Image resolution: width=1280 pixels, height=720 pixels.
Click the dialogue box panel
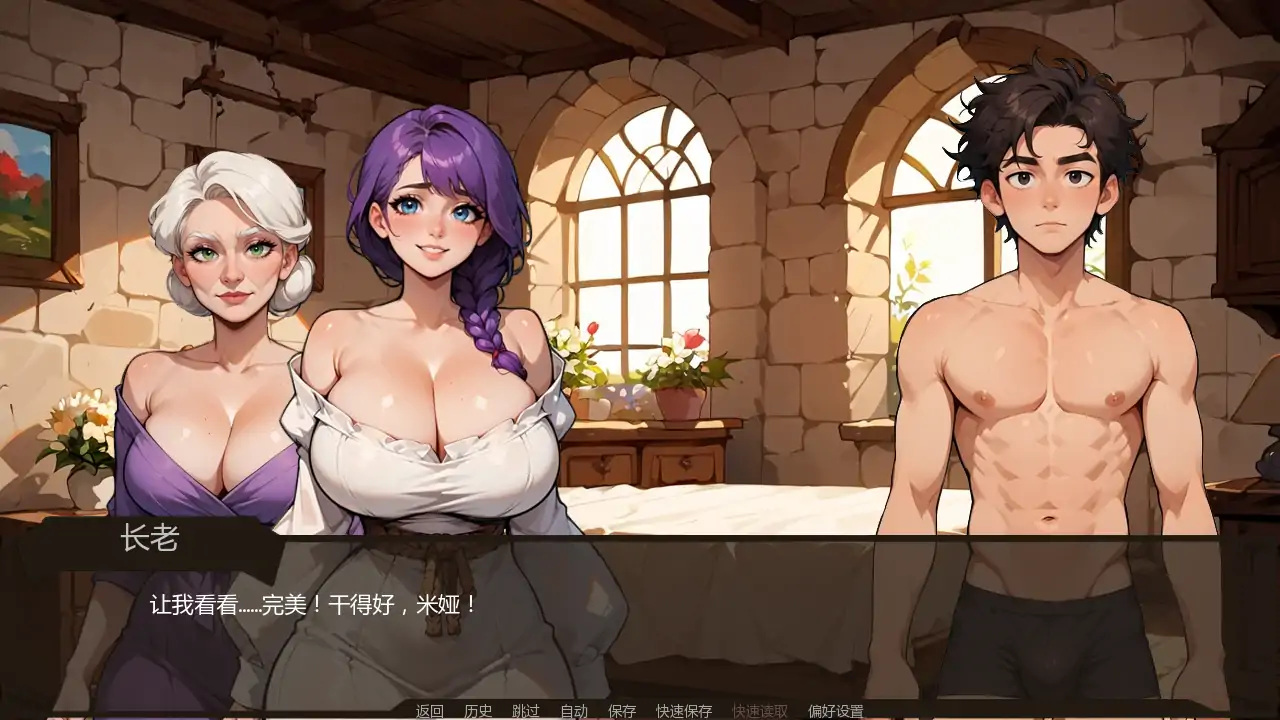click(x=640, y=620)
